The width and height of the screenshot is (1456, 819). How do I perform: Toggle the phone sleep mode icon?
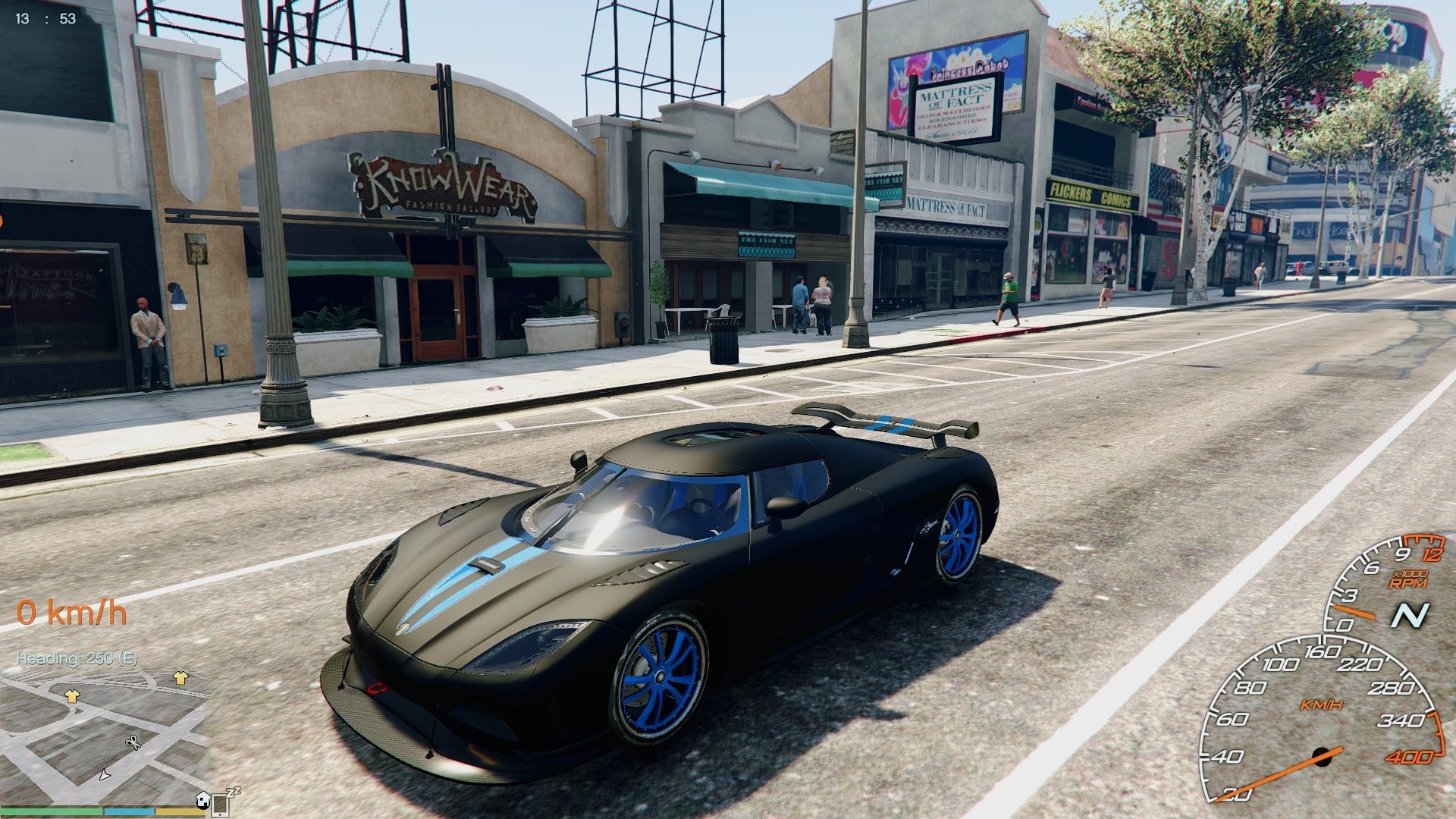pos(221,802)
